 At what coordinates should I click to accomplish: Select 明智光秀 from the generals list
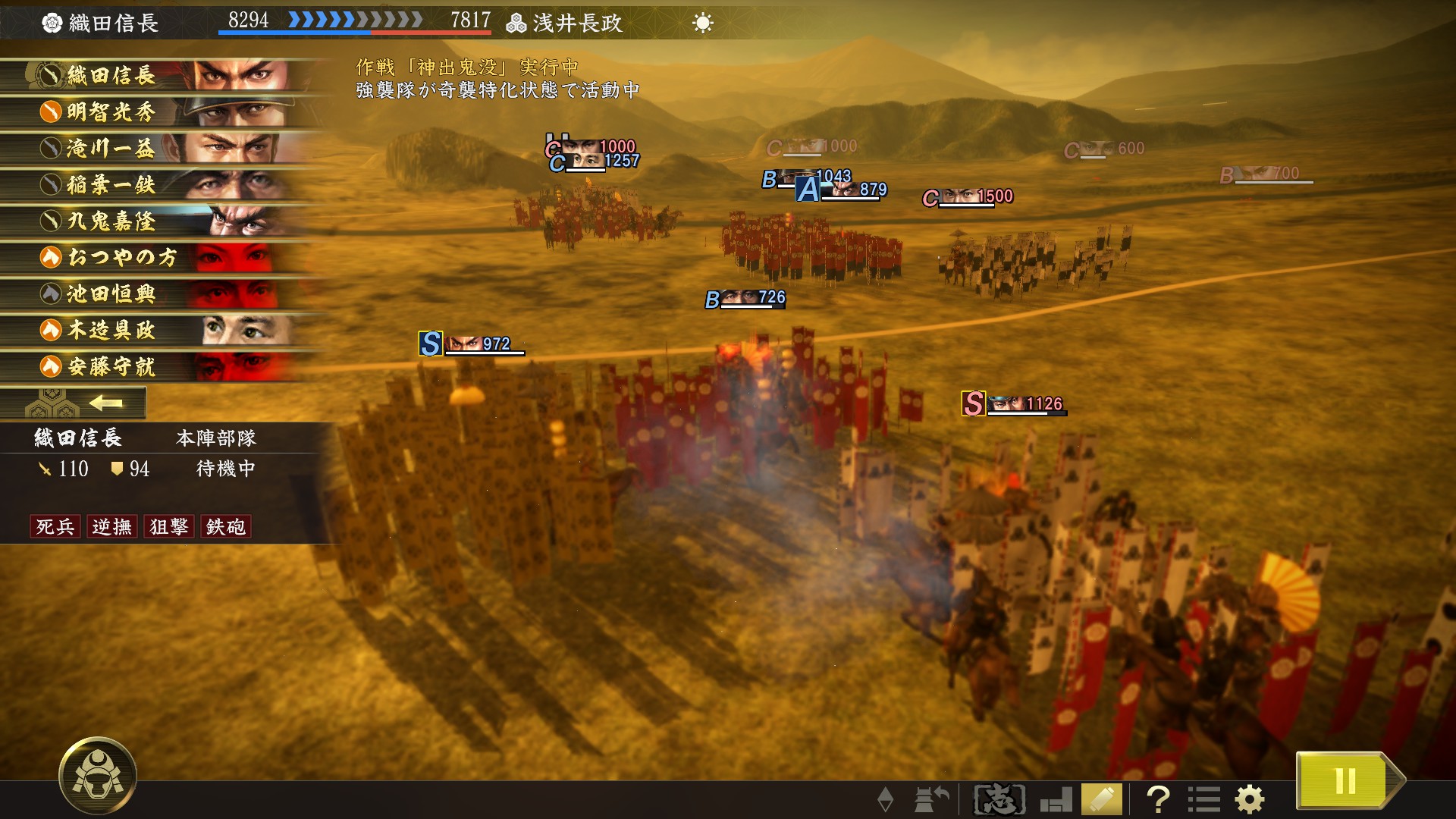pyautogui.click(x=114, y=112)
